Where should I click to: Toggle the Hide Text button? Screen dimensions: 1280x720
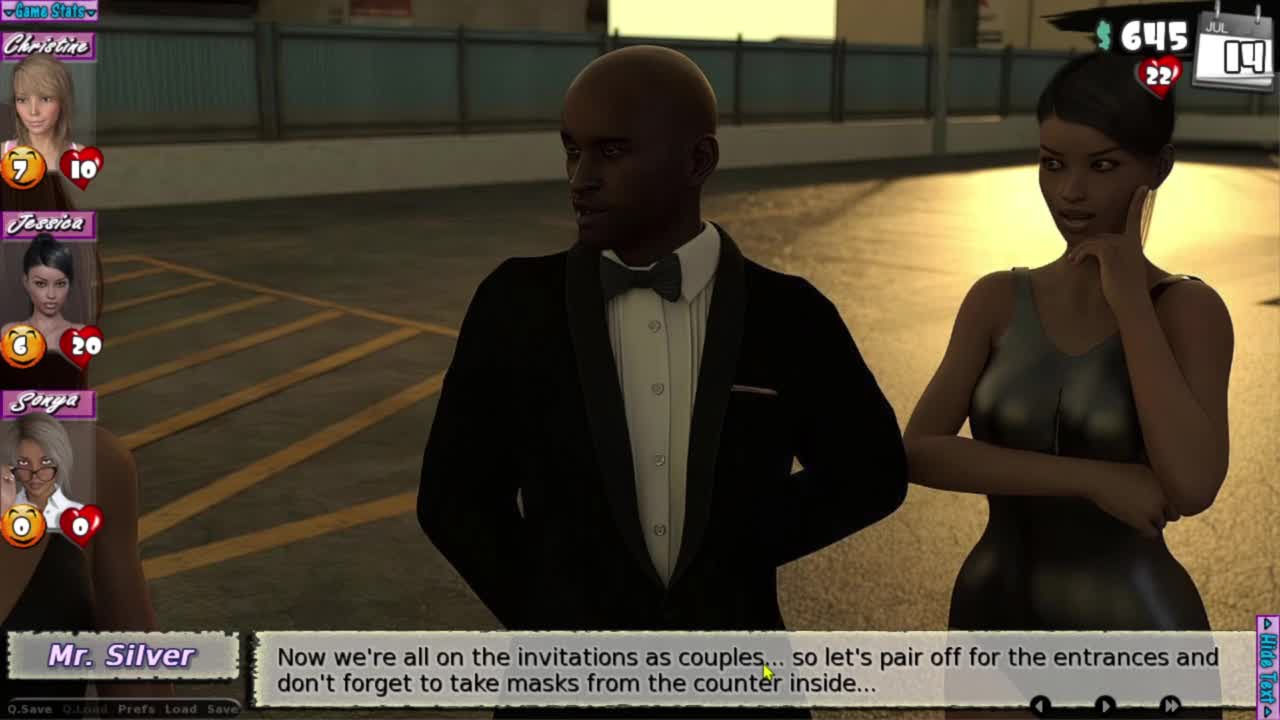point(1268,665)
